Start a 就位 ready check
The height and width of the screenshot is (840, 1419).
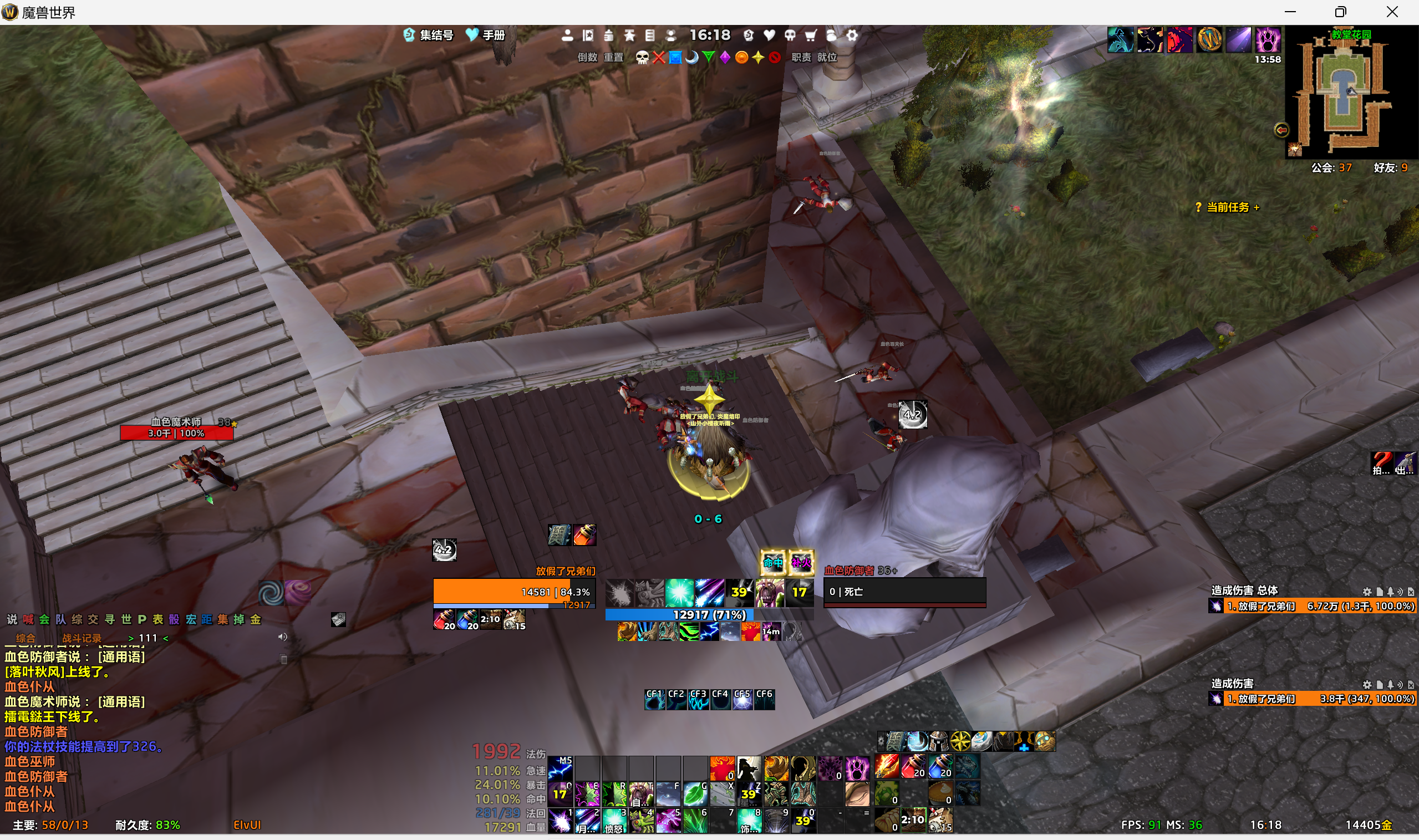(826, 57)
